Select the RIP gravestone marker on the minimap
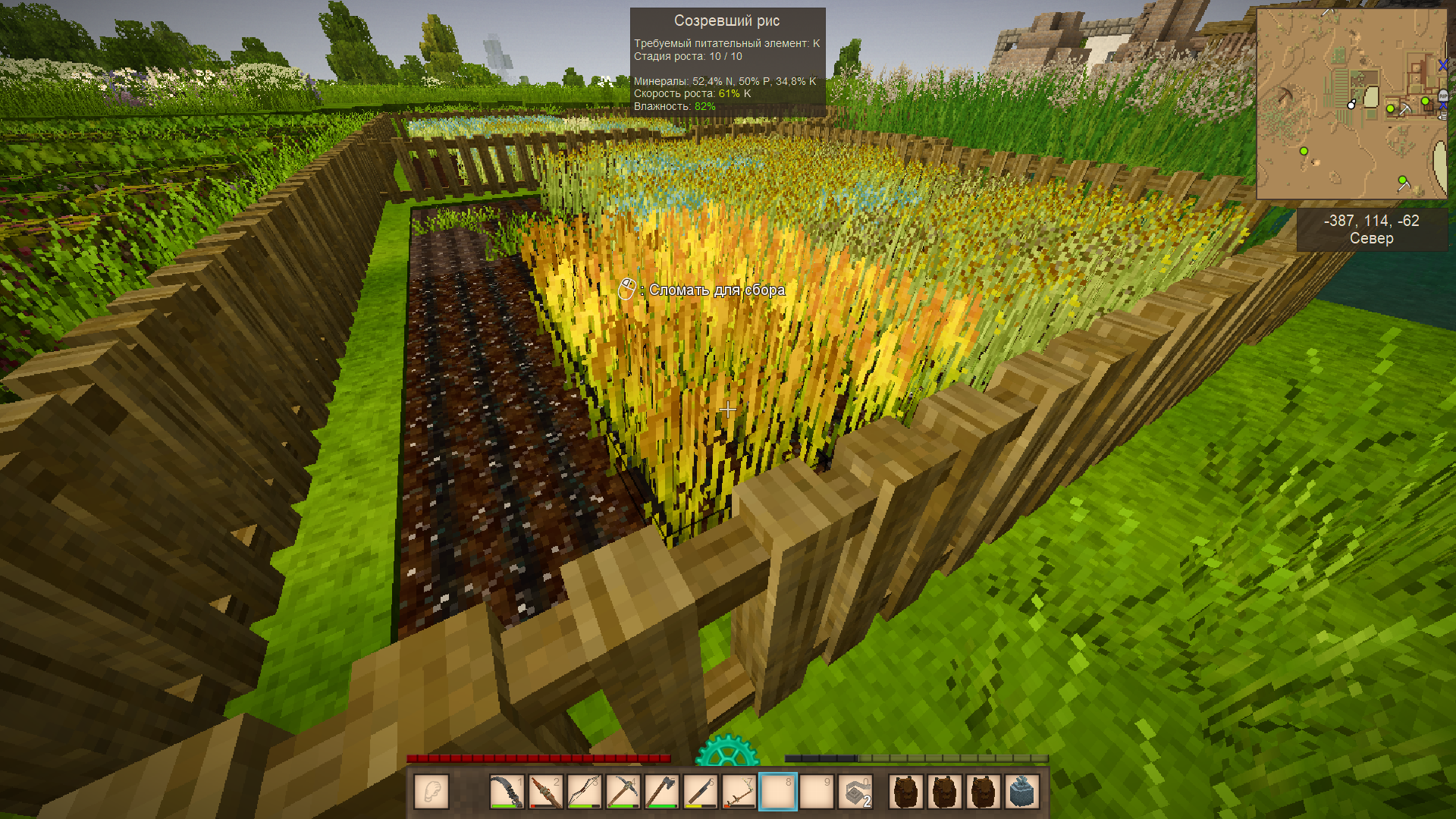 (x=1442, y=96)
